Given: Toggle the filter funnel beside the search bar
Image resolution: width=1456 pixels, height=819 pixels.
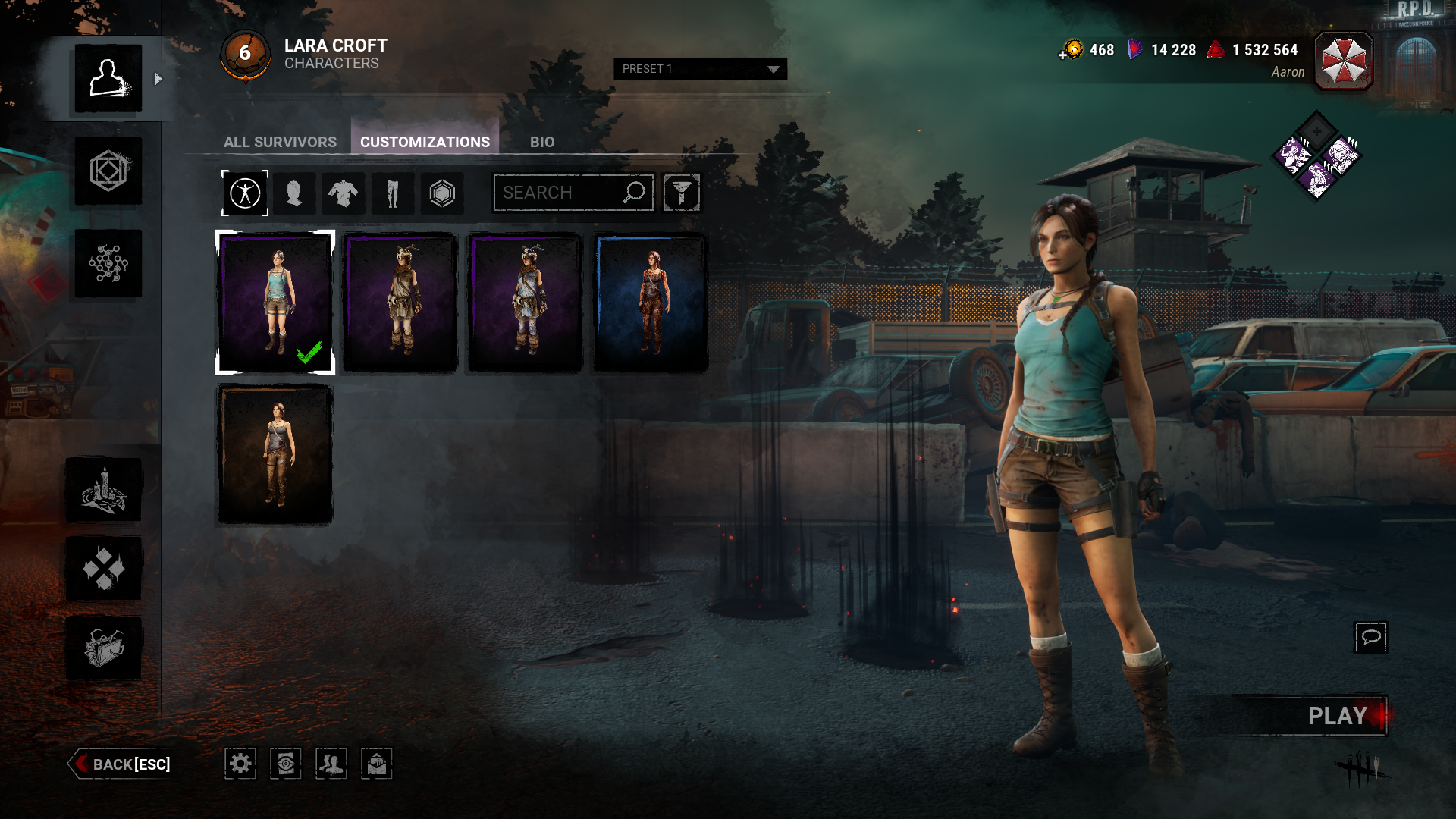Looking at the screenshot, I should 681,192.
